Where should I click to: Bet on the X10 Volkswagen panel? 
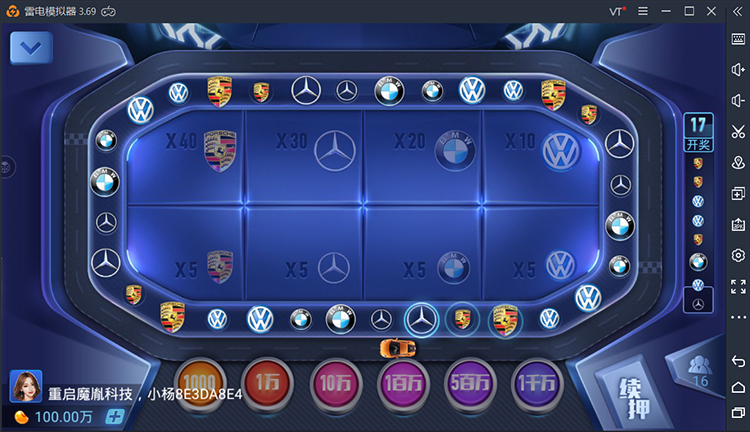click(540, 155)
